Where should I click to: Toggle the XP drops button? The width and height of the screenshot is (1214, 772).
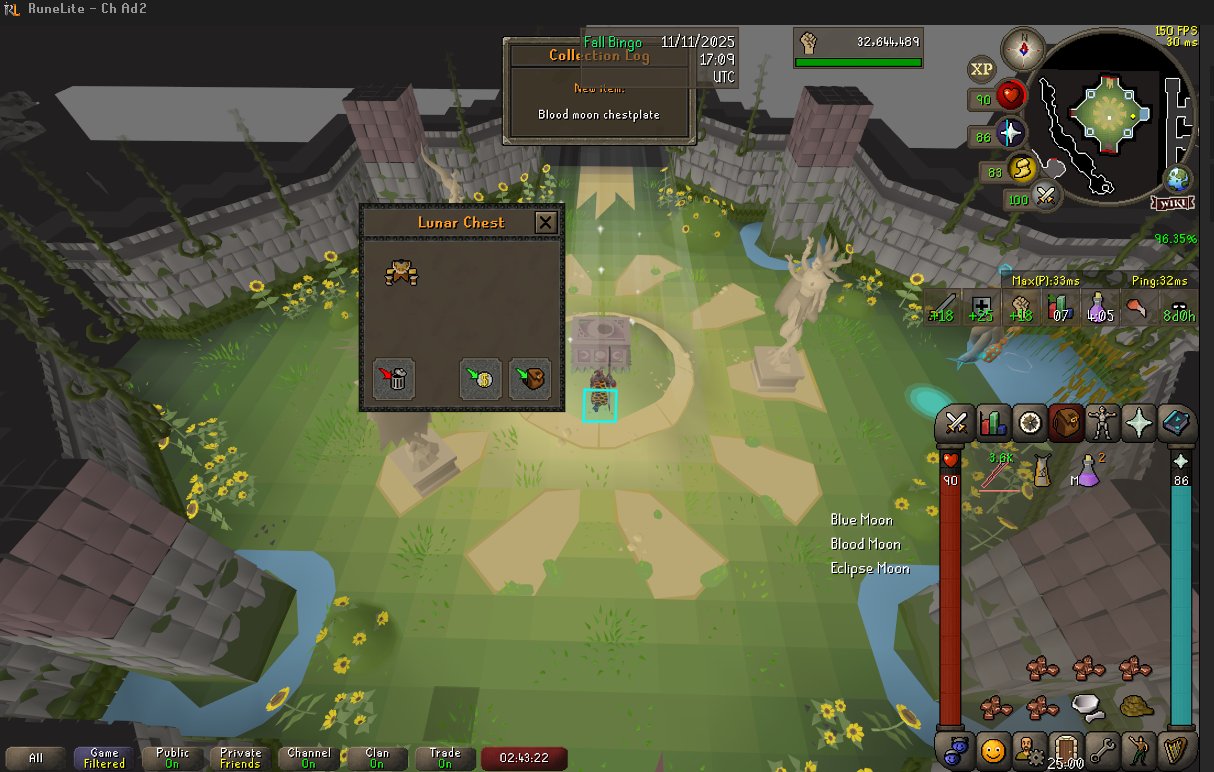[981, 69]
